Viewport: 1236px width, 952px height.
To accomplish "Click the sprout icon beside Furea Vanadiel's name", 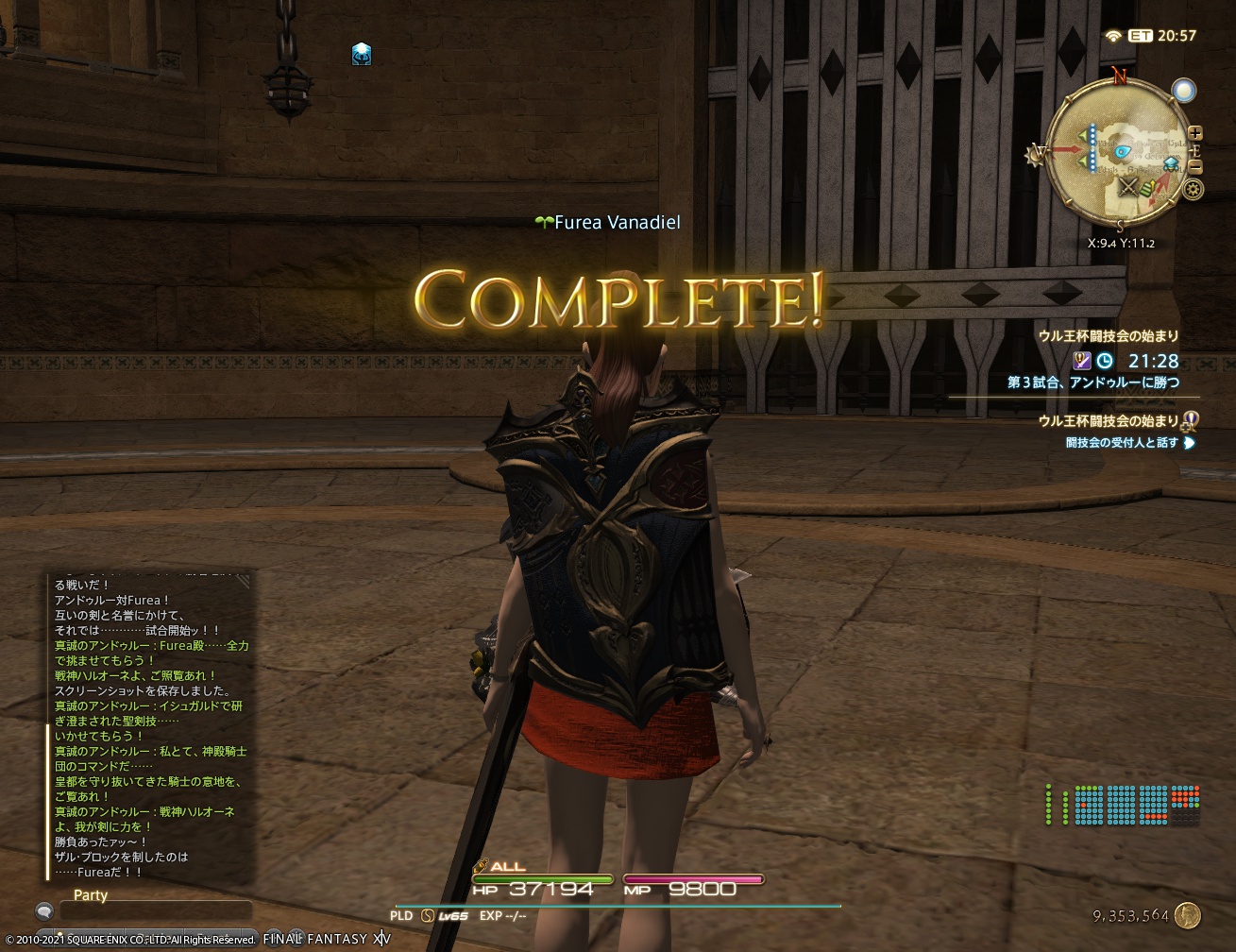I will pos(544,220).
